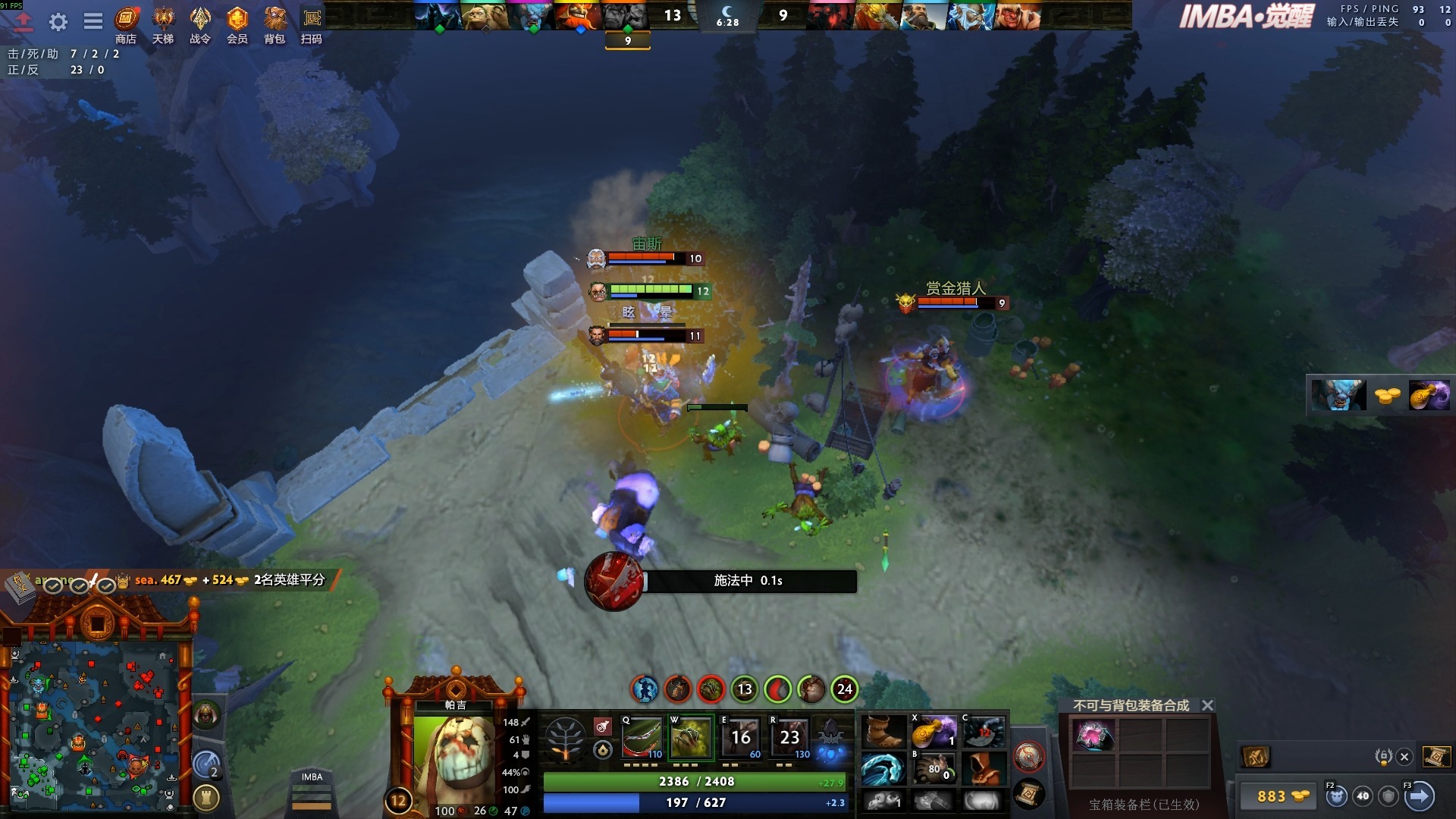Select the boots item slot

(x=883, y=733)
